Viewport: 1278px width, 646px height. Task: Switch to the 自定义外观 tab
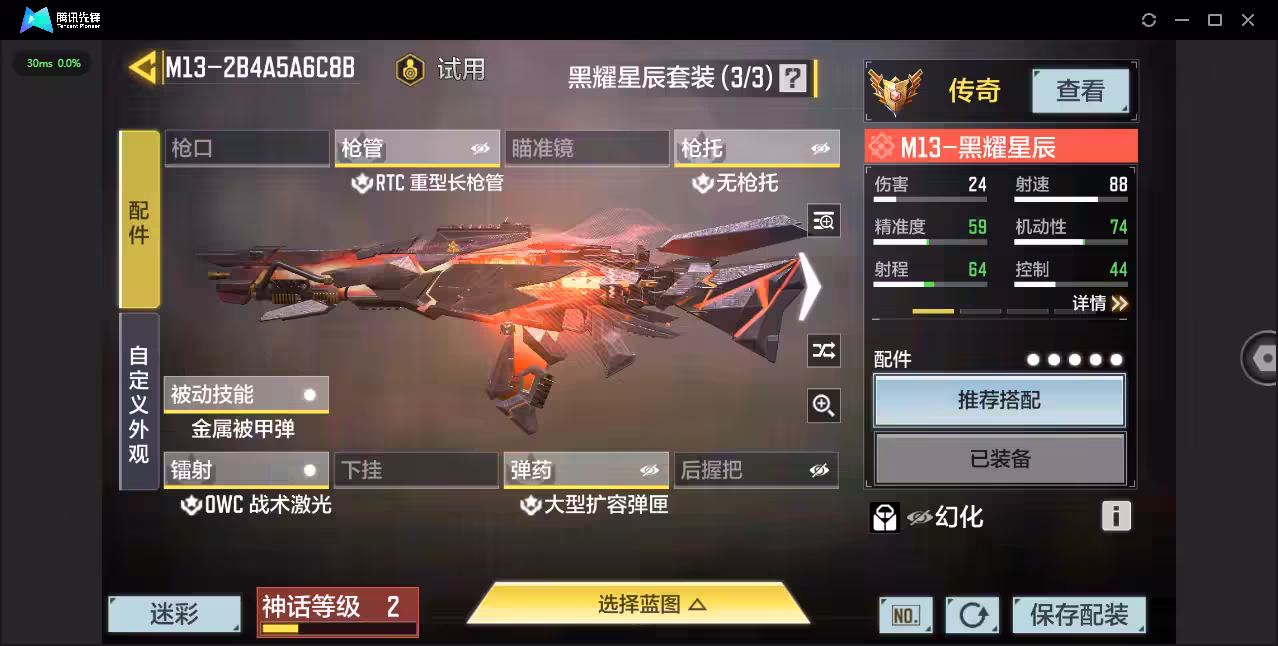click(x=139, y=403)
